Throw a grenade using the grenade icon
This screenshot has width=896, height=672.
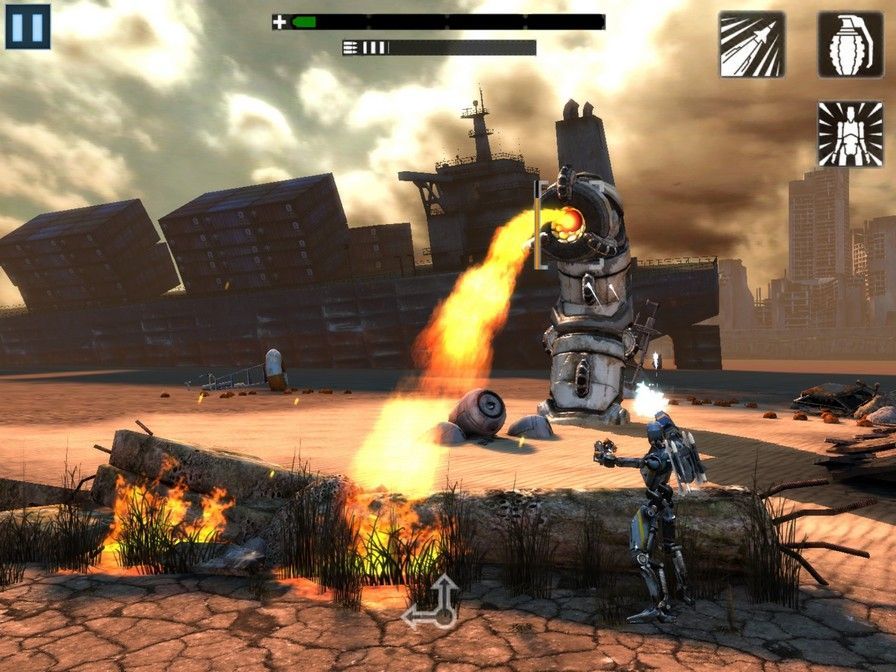[x=850, y=44]
